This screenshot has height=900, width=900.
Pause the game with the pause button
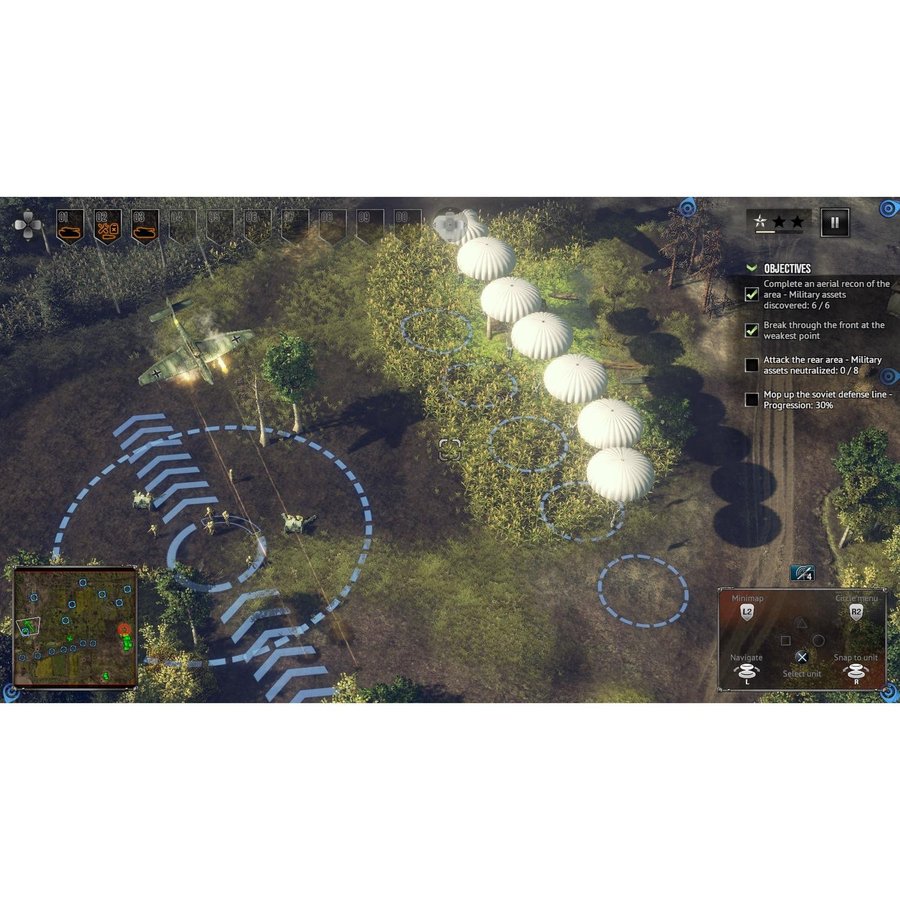point(835,222)
